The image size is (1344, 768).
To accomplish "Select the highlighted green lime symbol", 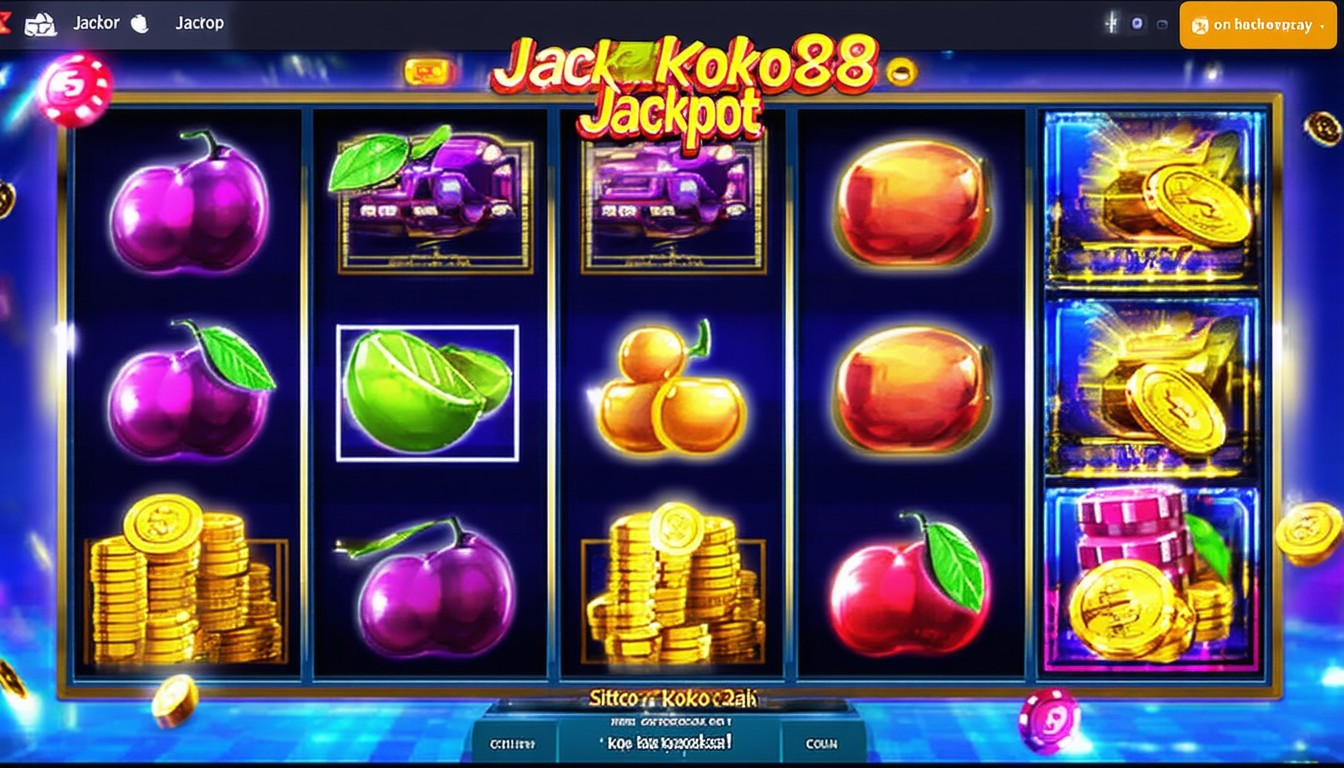I will [427, 393].
